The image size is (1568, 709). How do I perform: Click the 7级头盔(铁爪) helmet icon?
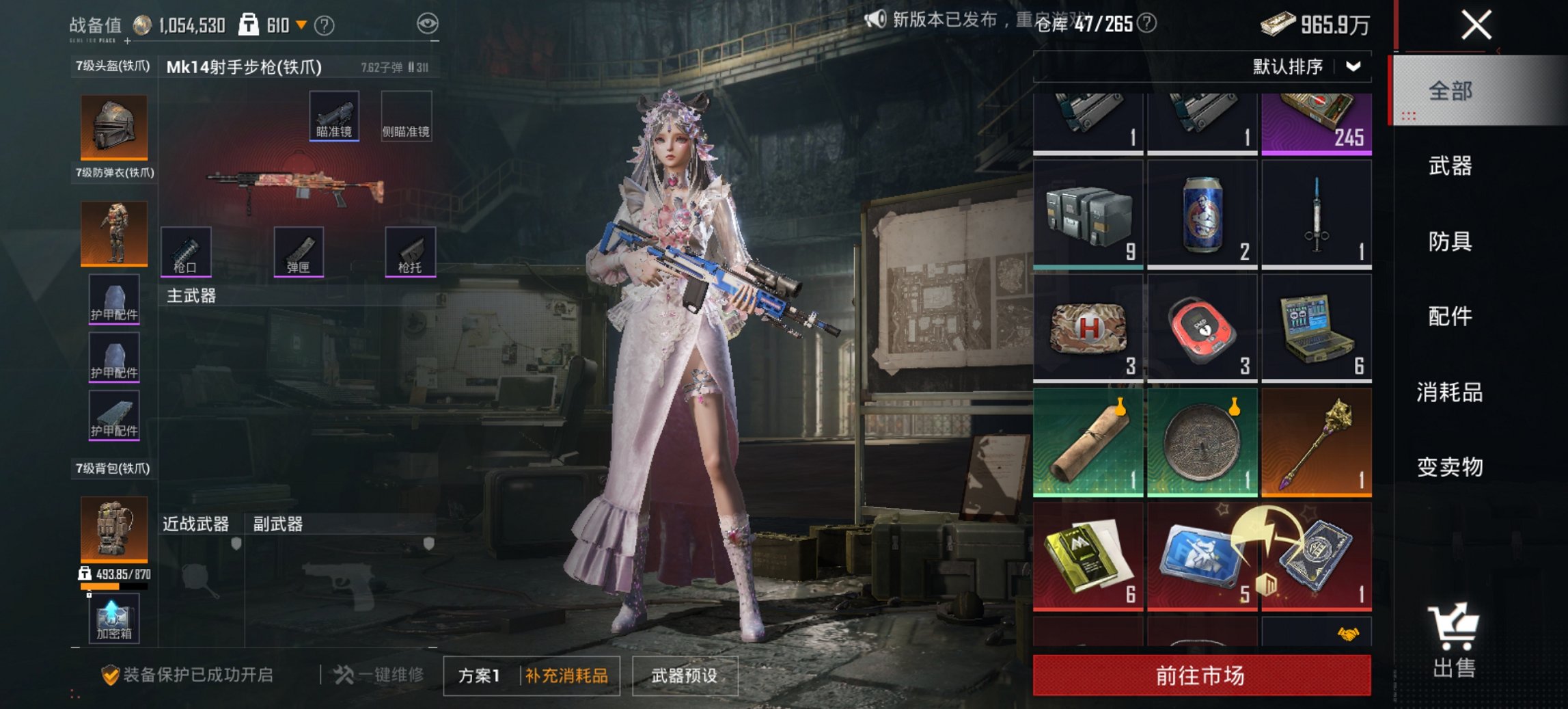[113, 126]
